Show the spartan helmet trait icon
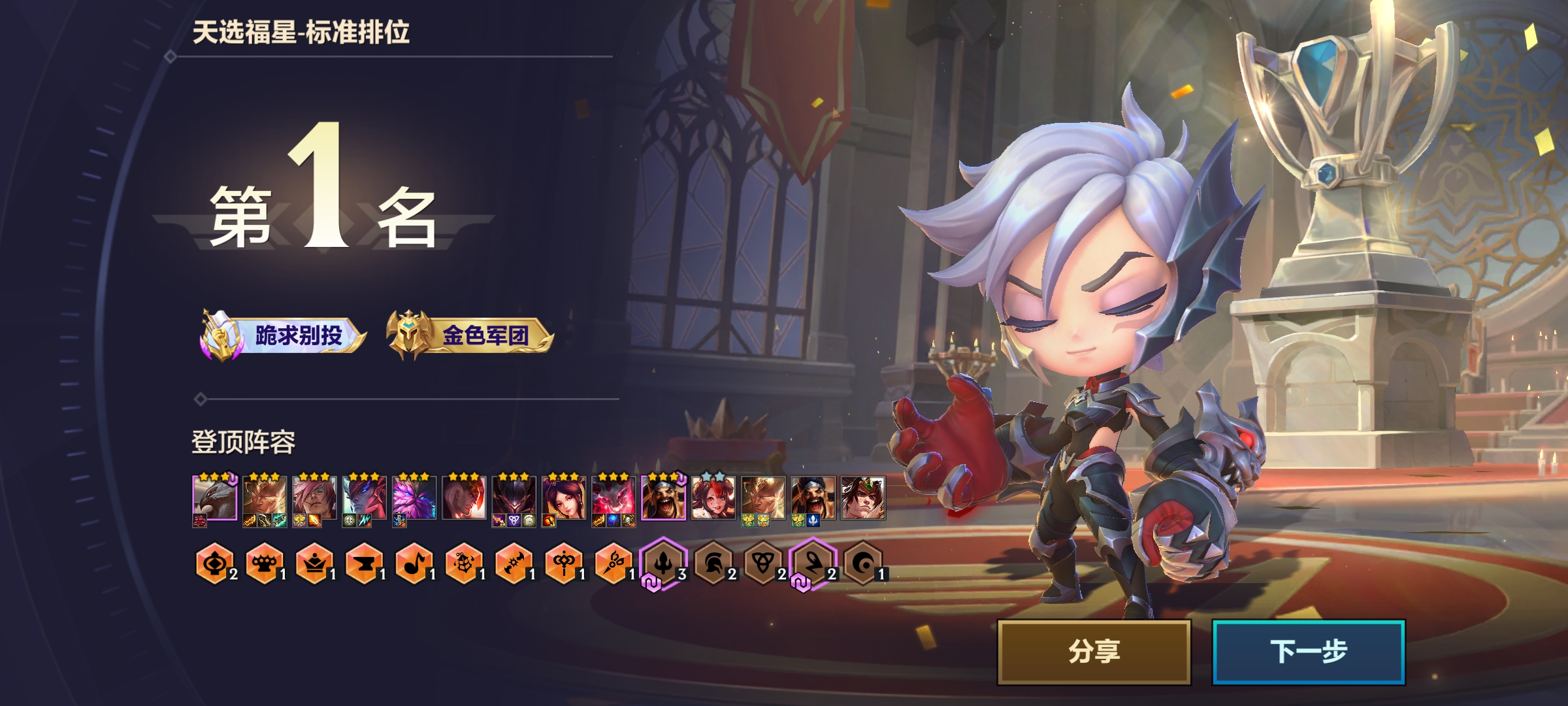1568x706 pixels. (x=713, y=563)
